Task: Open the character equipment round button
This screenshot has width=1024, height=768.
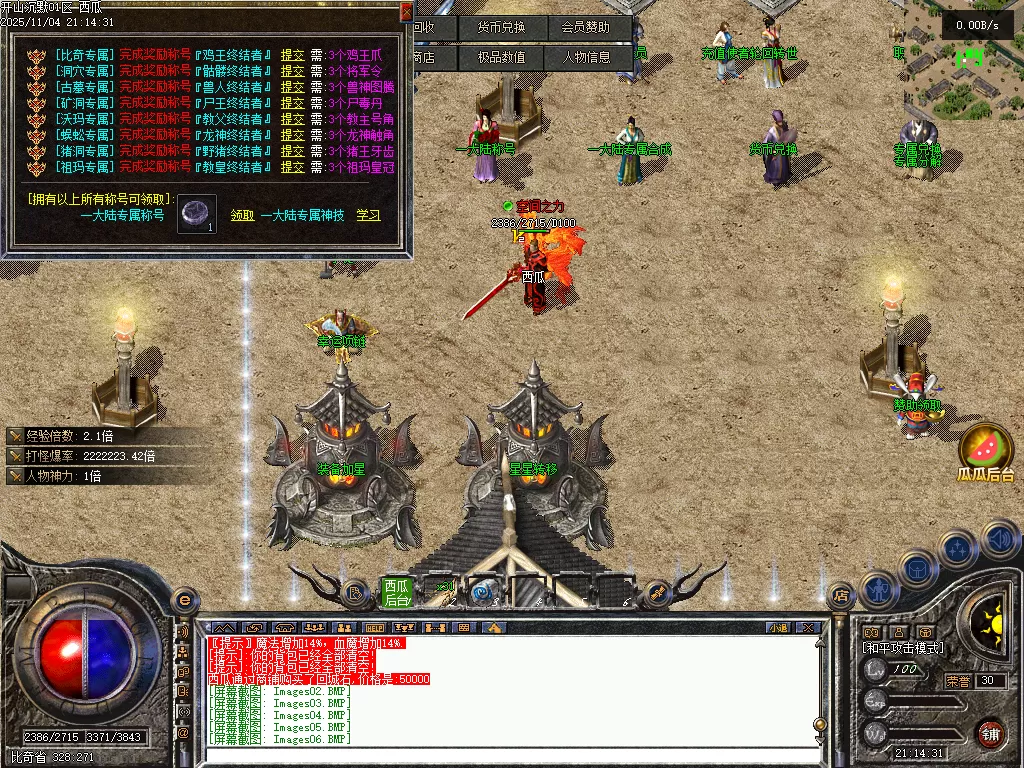Action: pos(877,590)
